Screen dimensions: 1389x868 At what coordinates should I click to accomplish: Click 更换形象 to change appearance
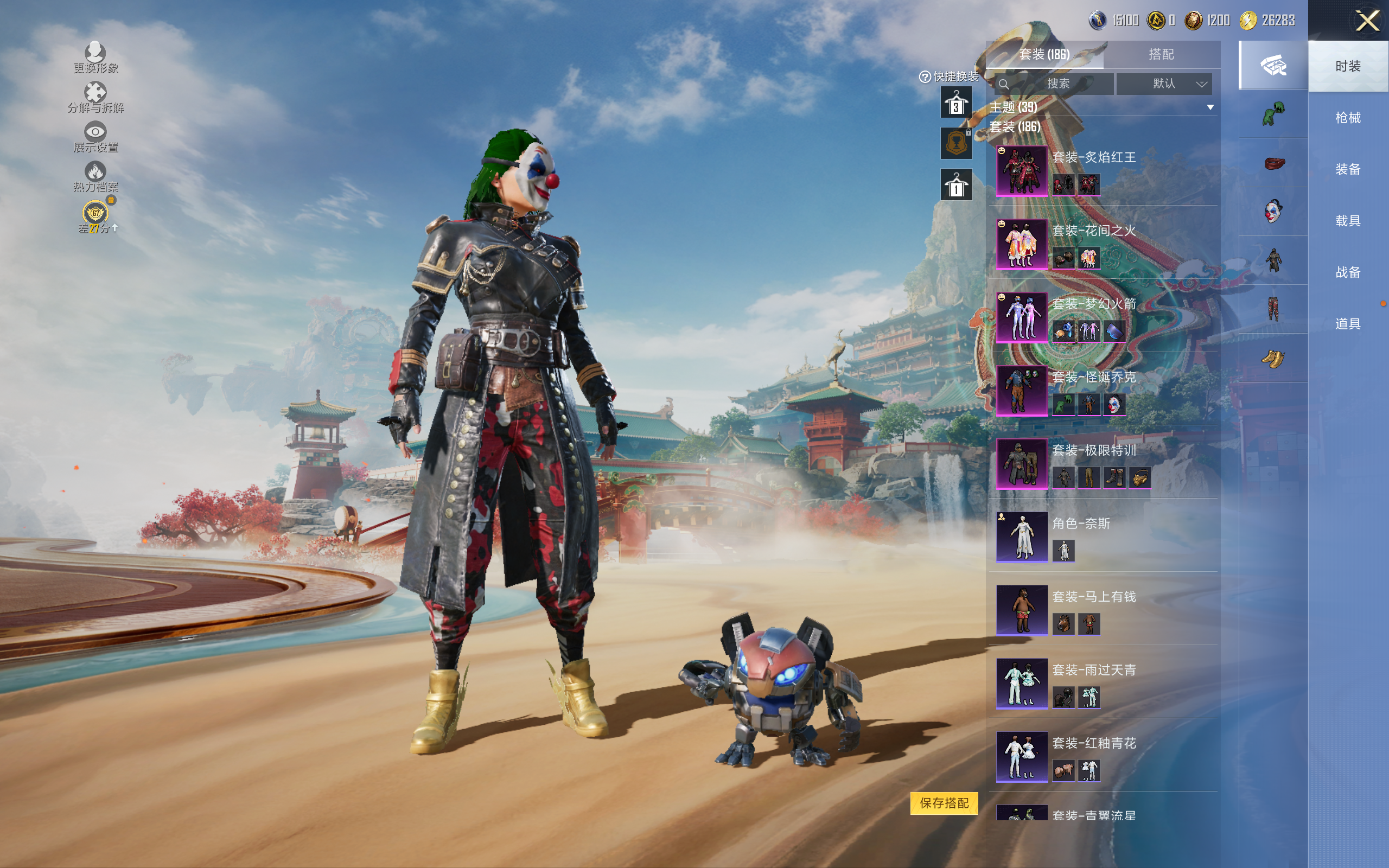point(95,58)
